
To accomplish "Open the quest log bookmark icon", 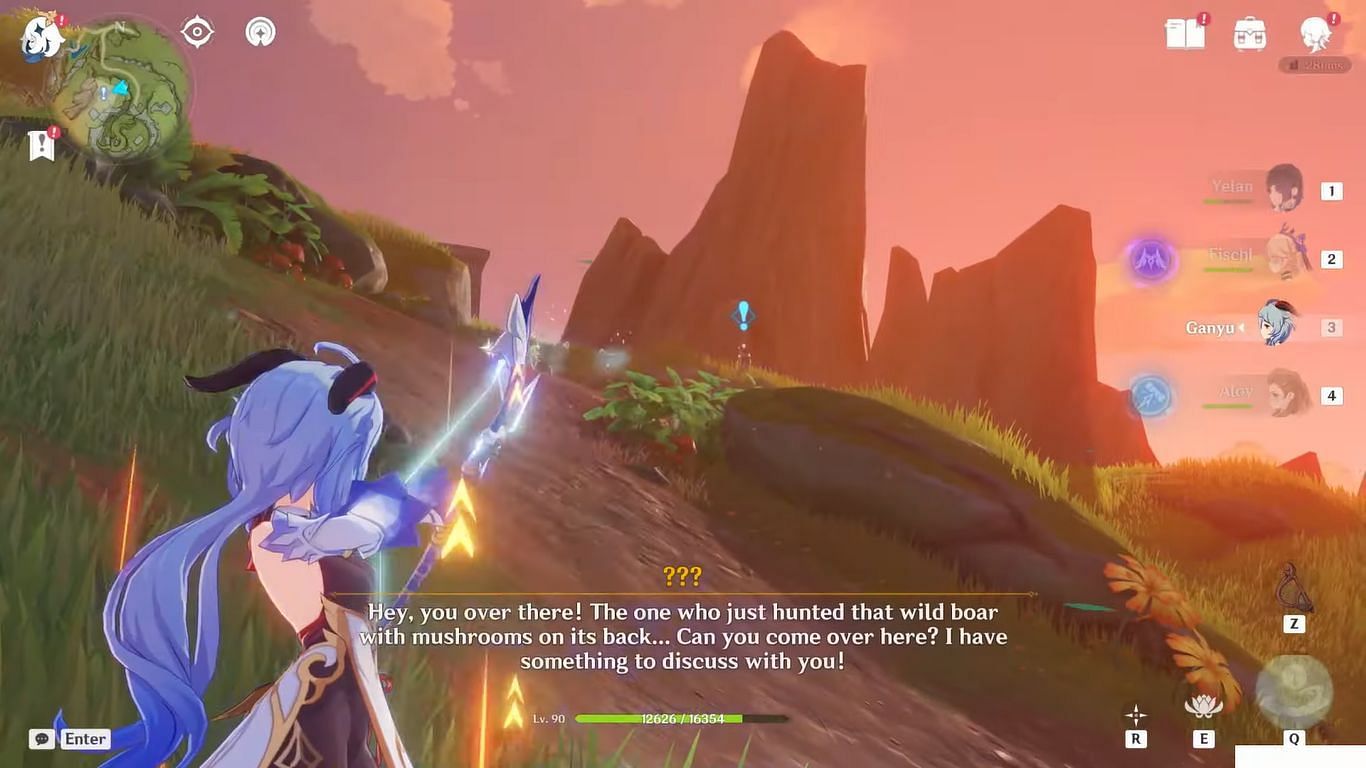I will click(x=42, y=146).
